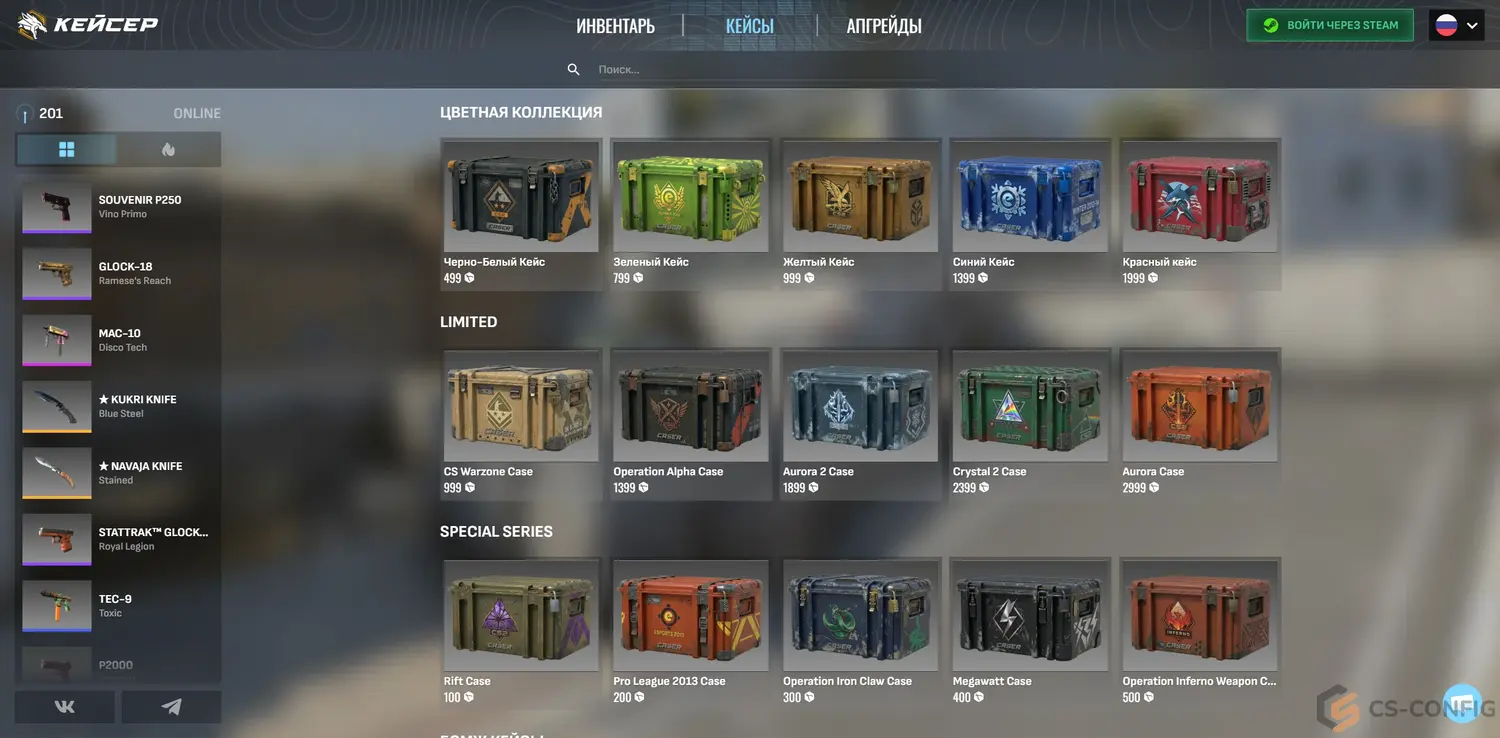
Task: Open the Инвентарь tab
Action: coord(615,26)
